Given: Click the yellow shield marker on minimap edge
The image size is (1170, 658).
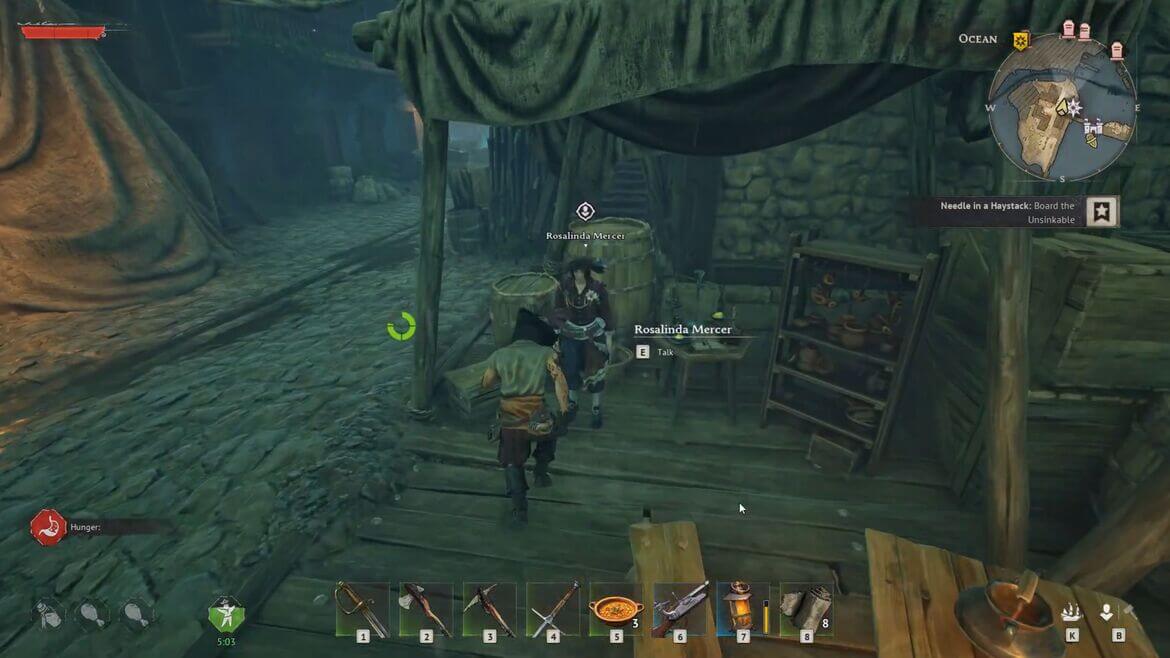Looking at the screenshot, I should point(1020,40).
